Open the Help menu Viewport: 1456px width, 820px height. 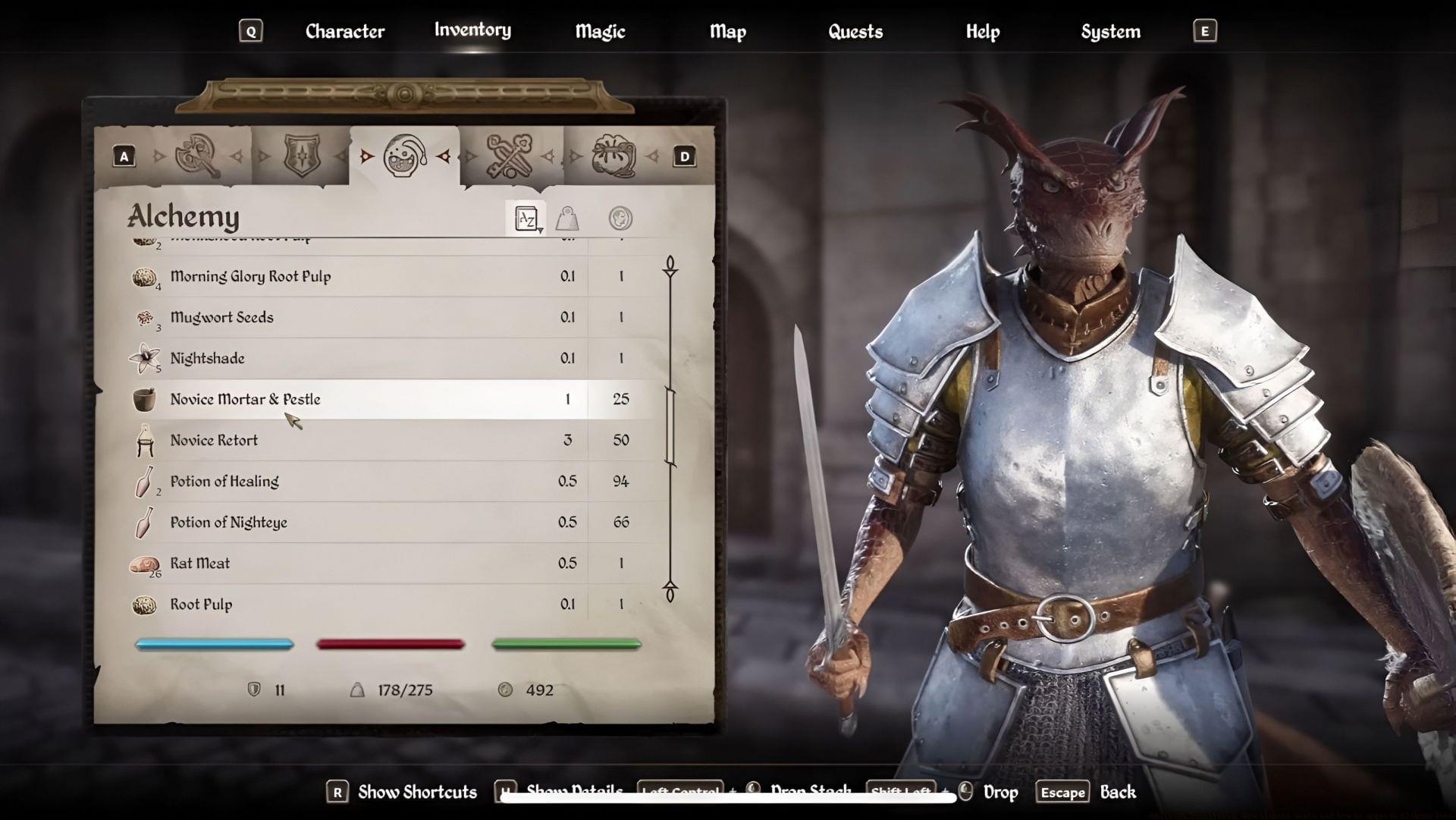pyautogui.click(x=983, y=31)
